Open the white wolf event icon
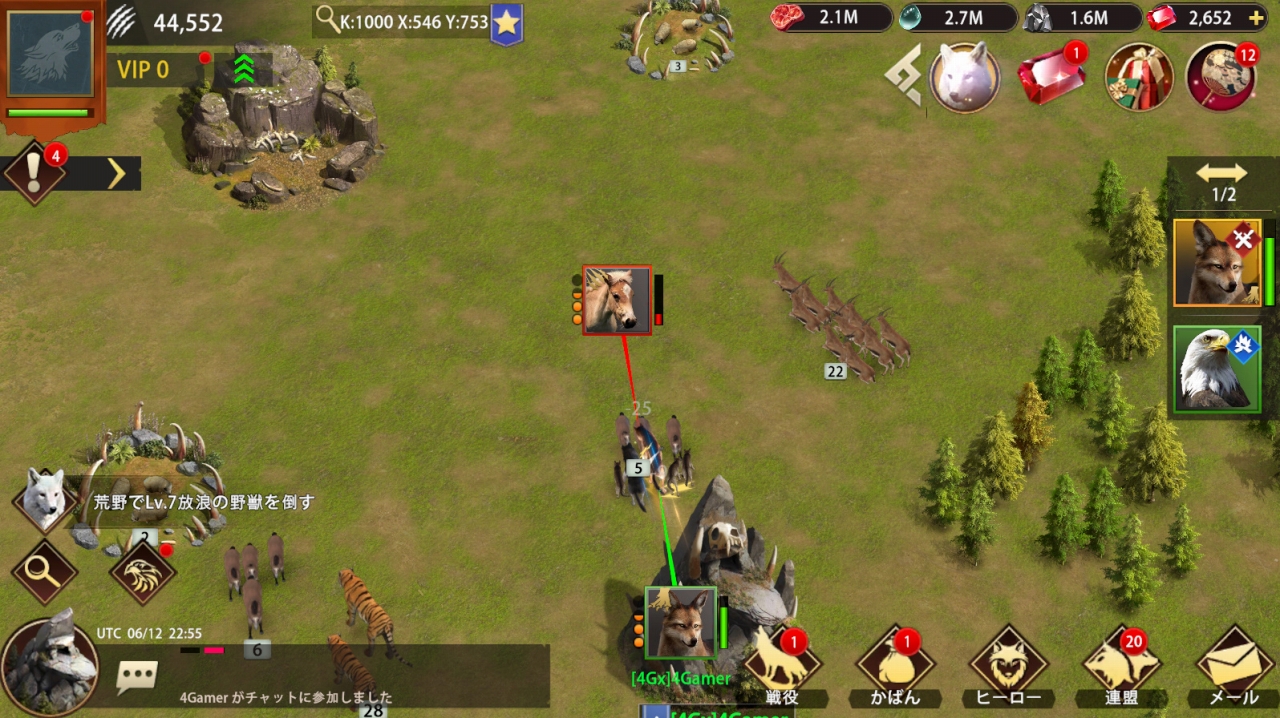Screen dimensions: 1280x718 pyautogui.click(x=964, y=76)
